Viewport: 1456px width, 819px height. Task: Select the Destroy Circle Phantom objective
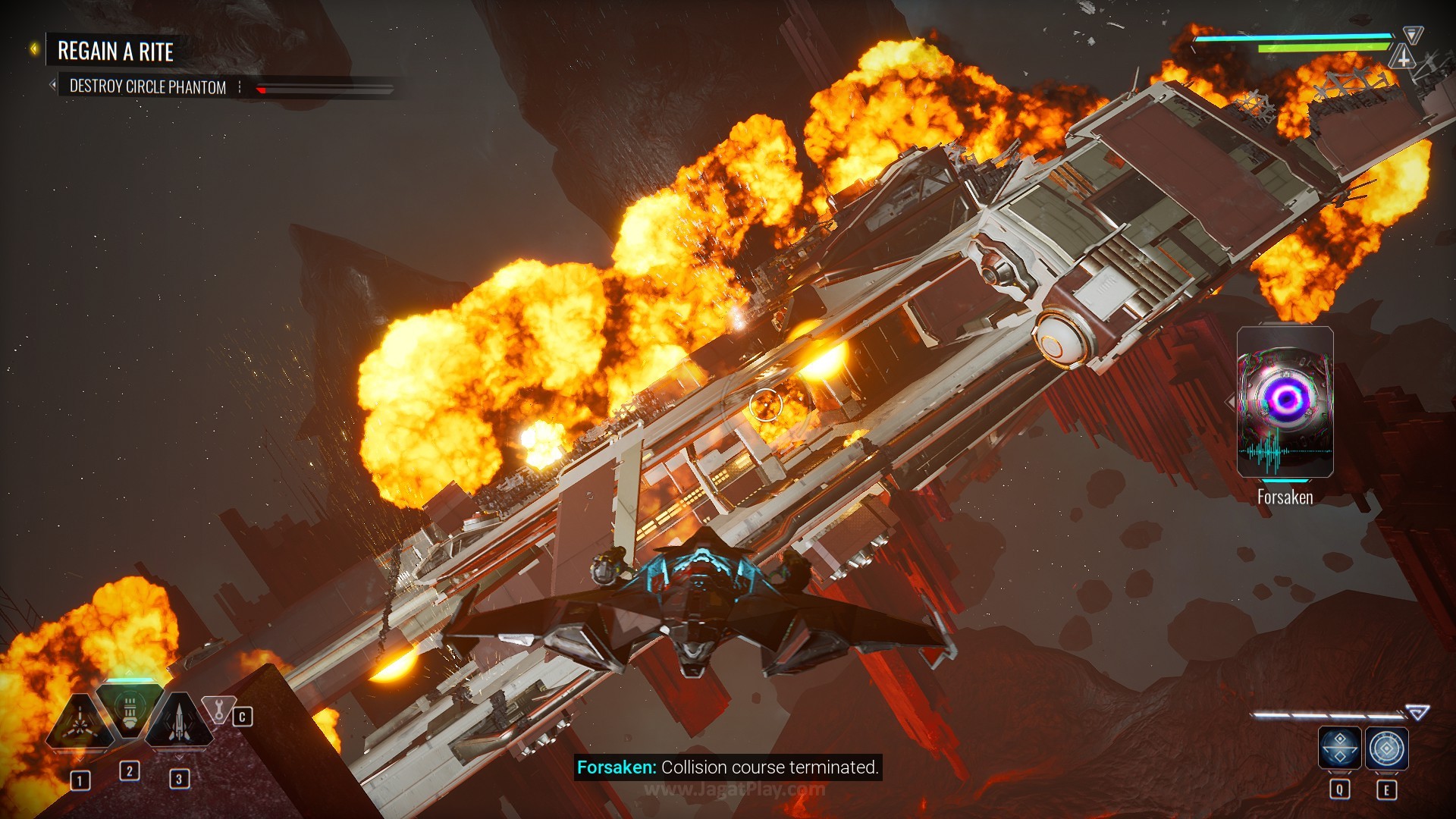point(148,87)
